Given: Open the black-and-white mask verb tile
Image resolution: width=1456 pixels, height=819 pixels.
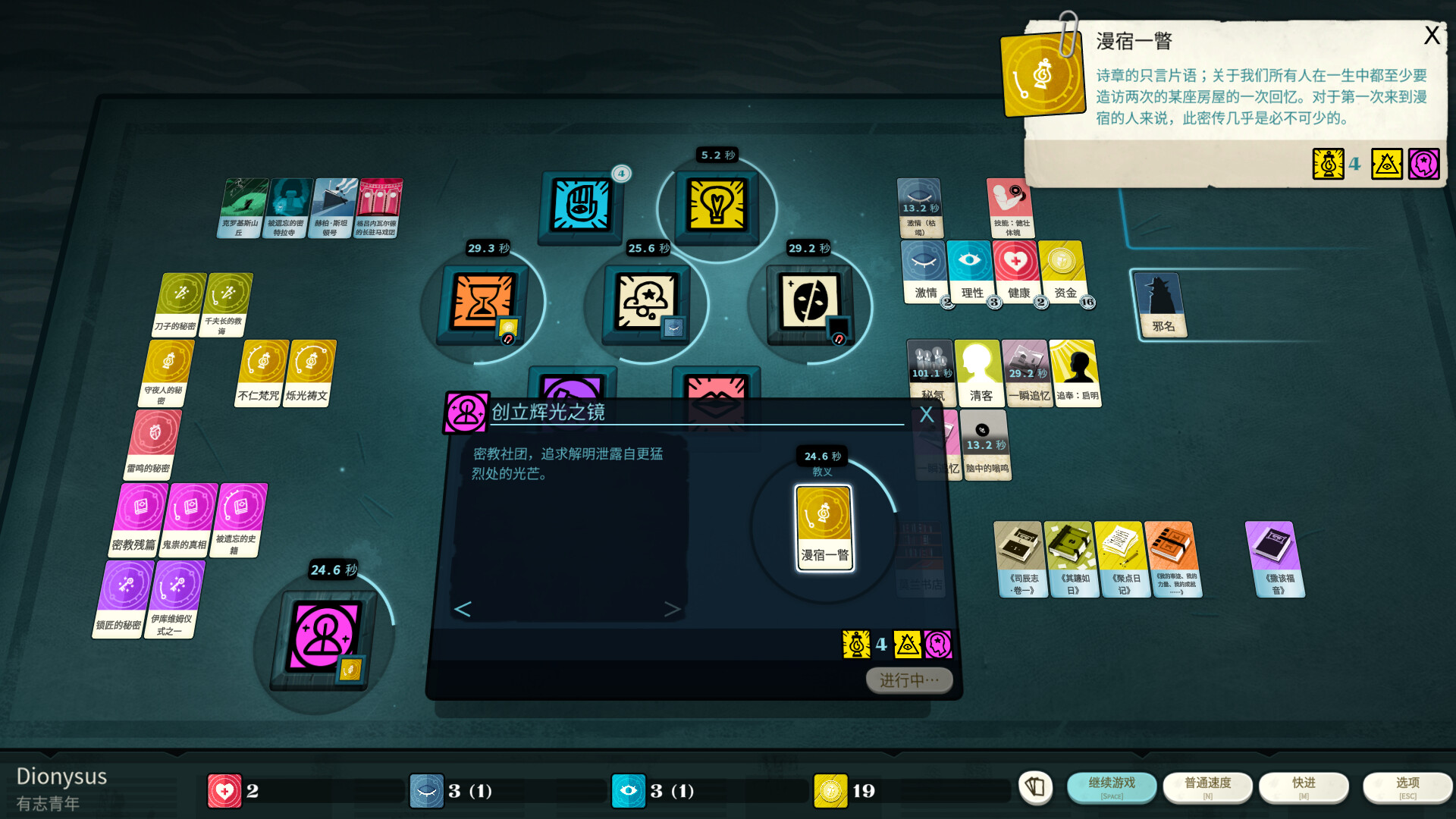Looking at the screenshot, I should click(810, 302).
